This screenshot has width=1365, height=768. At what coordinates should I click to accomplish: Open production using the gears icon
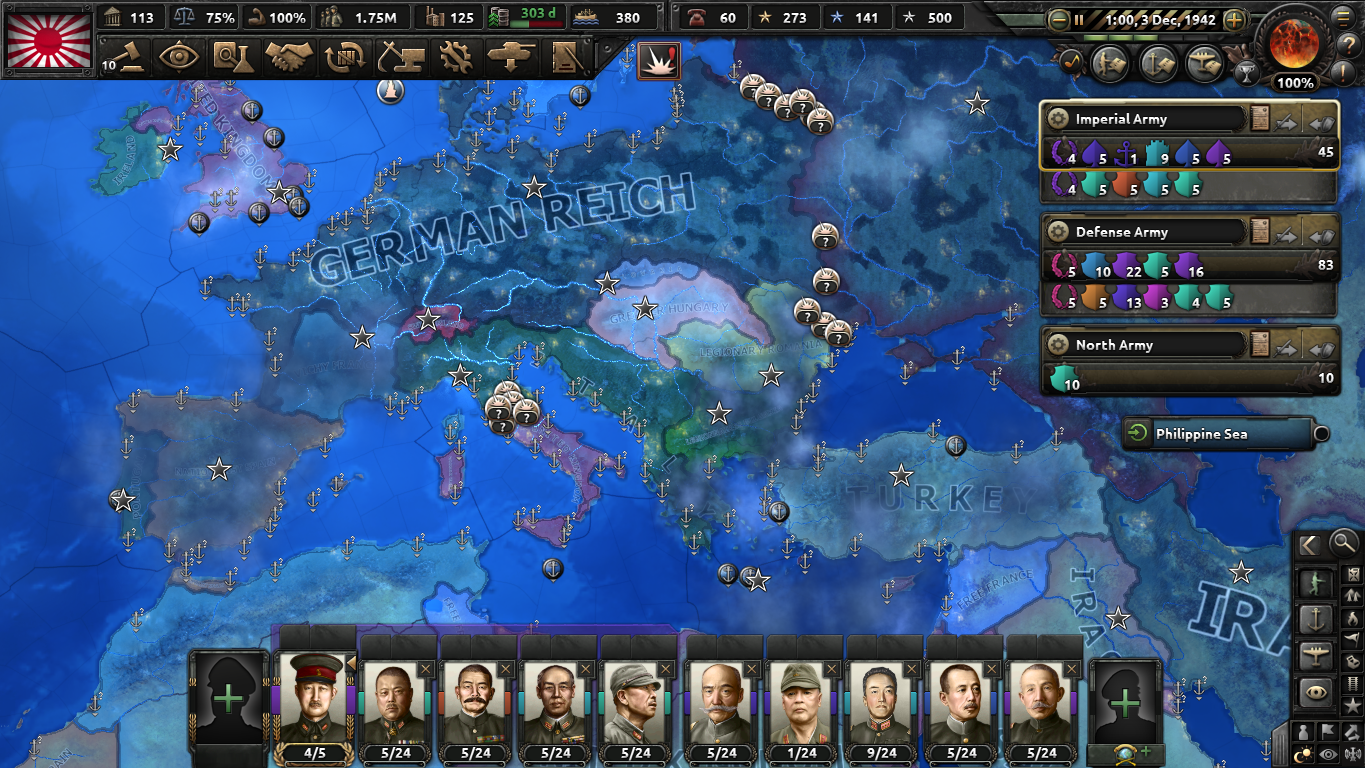click(457, 57)
